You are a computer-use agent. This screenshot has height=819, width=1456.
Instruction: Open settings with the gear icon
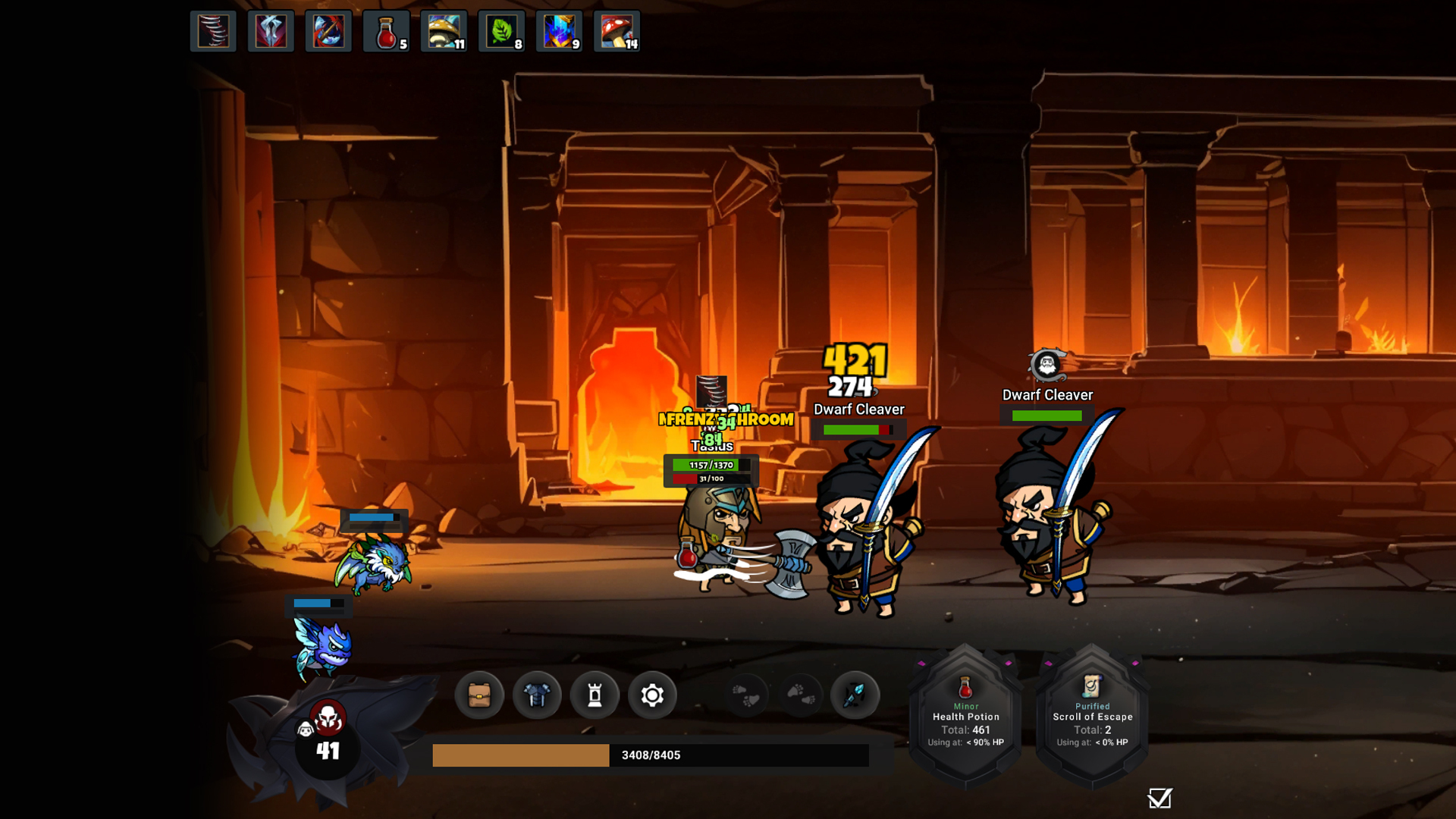click(x=652, y=695)
